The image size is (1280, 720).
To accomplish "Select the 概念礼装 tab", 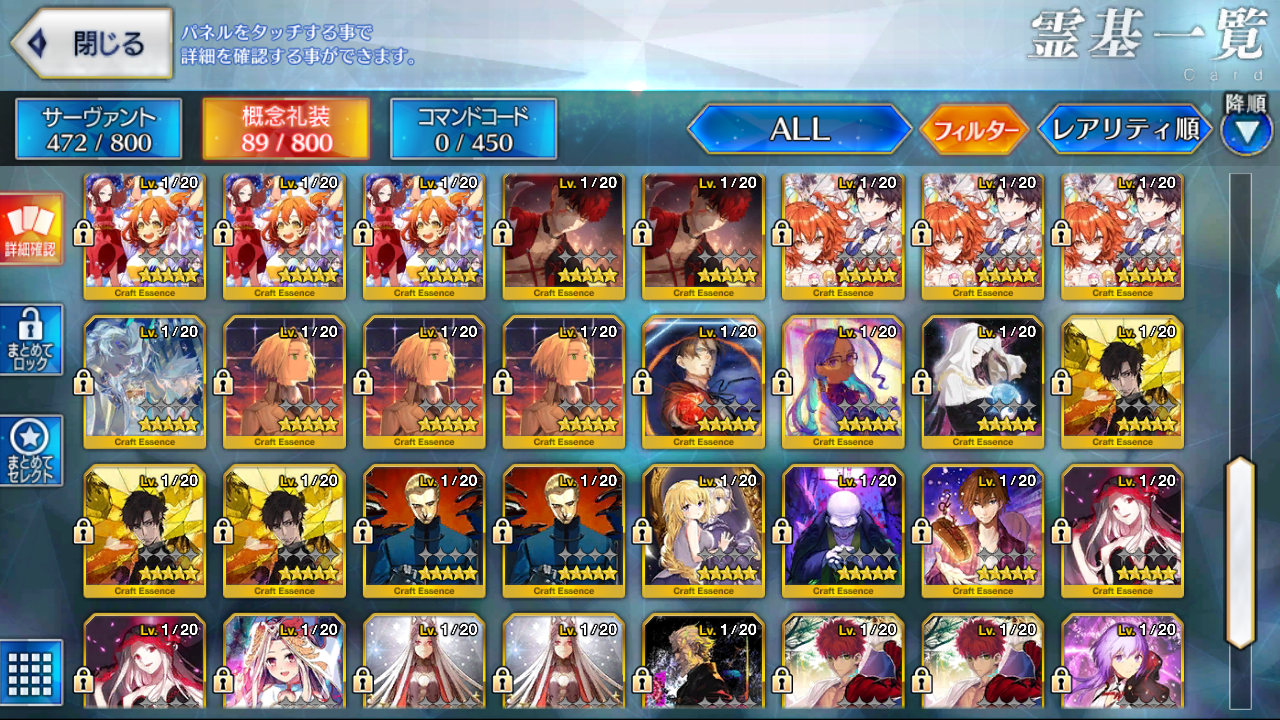I will click(x=285, y=129).
